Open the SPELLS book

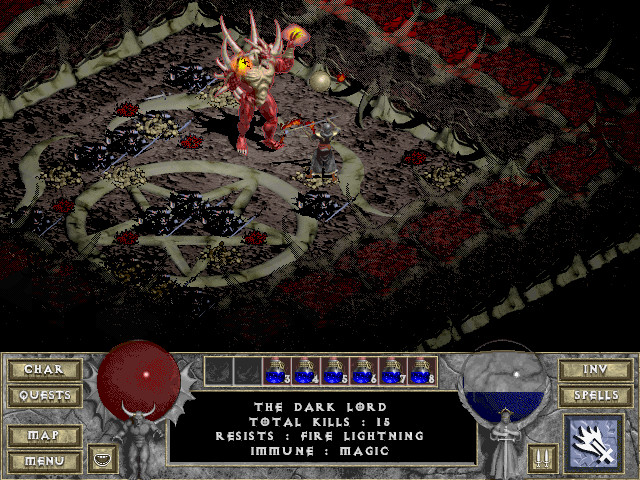595,396
